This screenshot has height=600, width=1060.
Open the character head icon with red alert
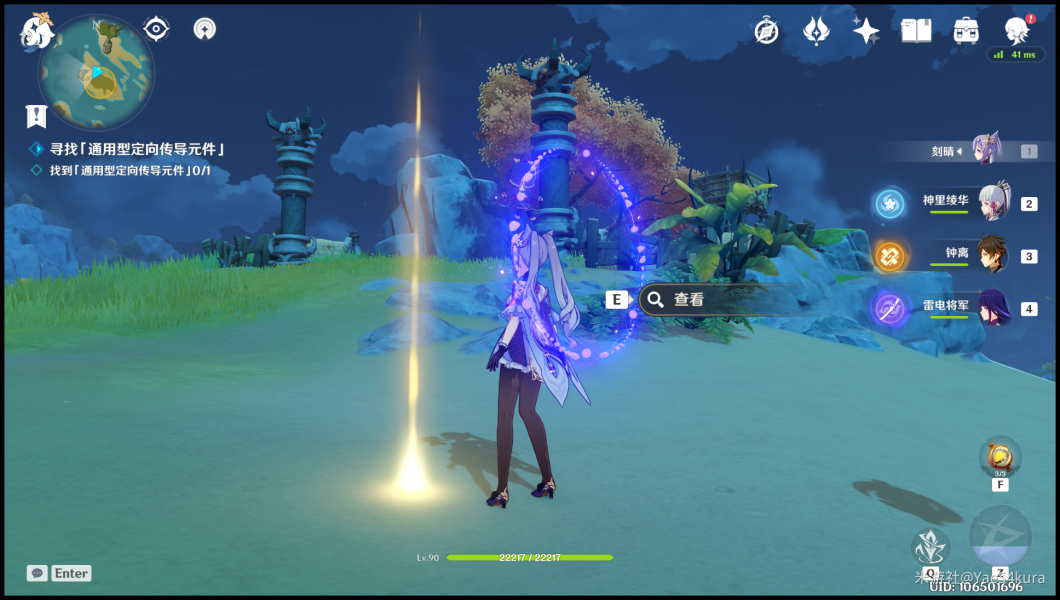pos(1017,29)
